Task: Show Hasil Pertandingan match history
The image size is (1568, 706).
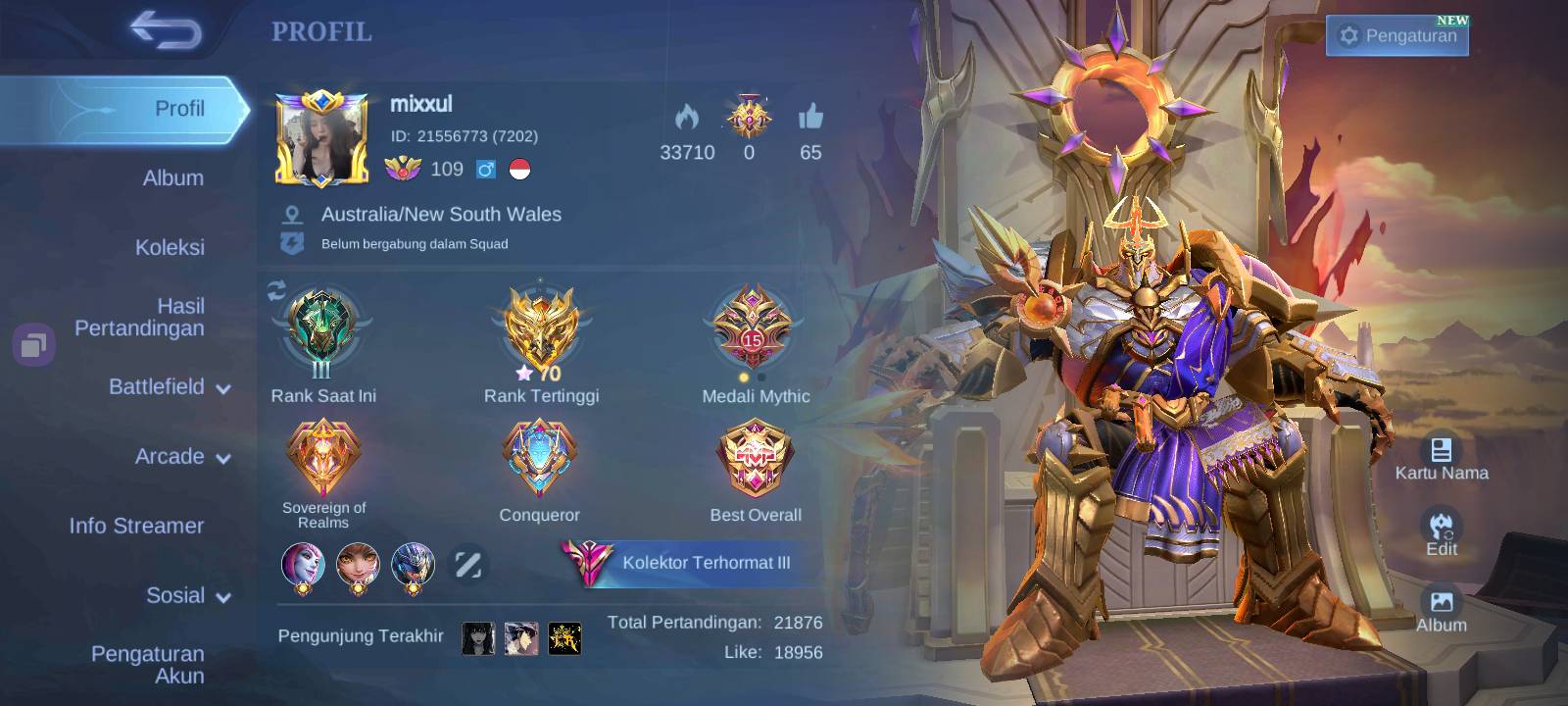Action: pyautogui.click(x=139, y=318)
